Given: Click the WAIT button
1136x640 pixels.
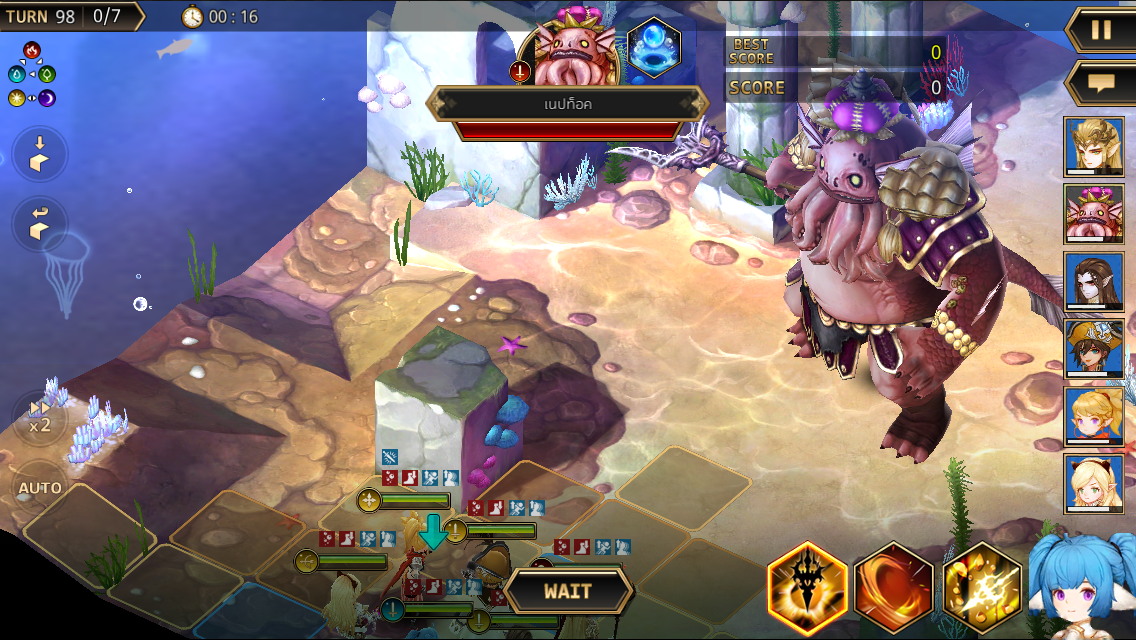Looking at the screenshot, I should (567, 591).
